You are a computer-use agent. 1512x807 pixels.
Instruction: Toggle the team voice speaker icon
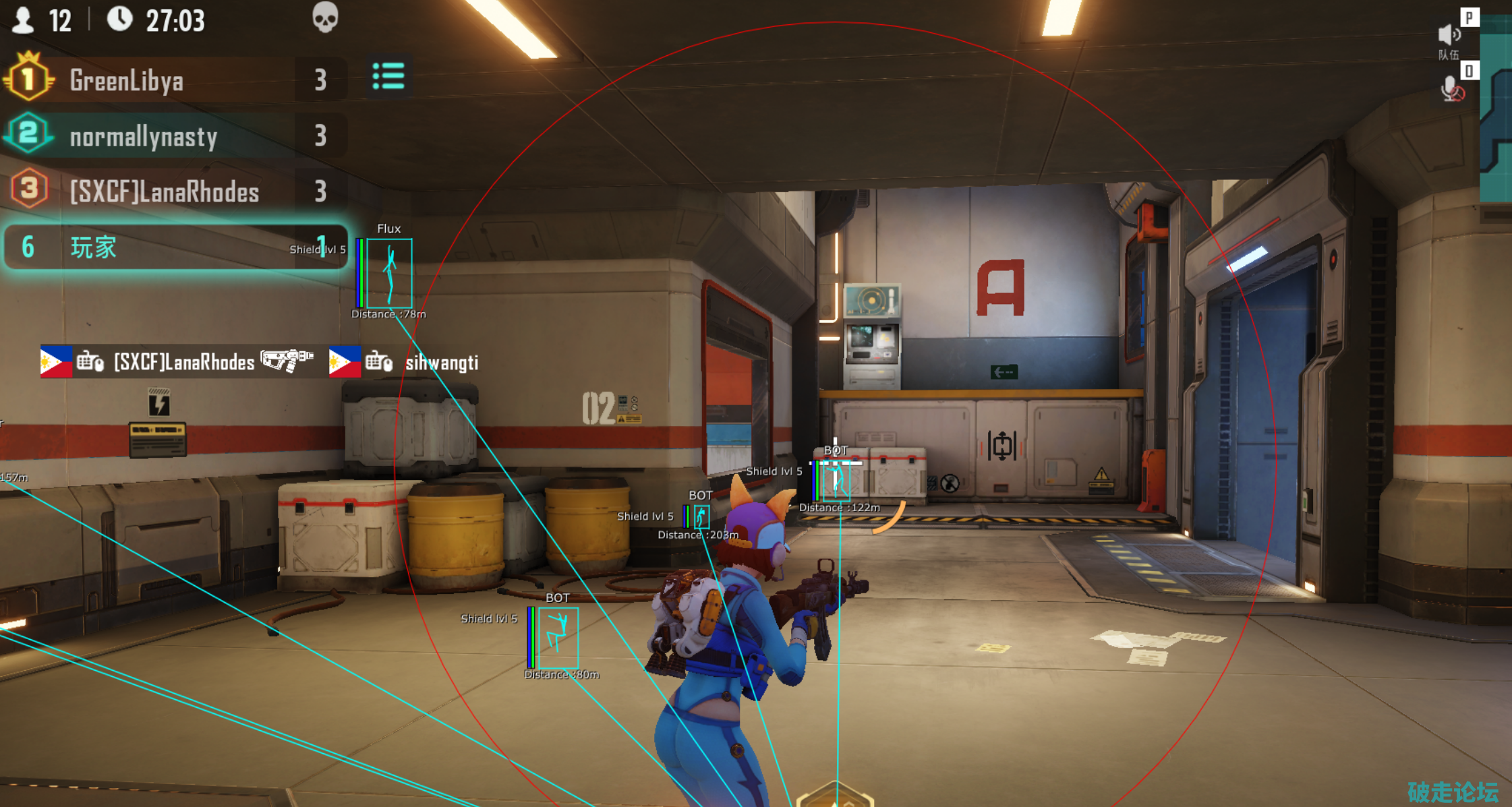click(1448, 35)
